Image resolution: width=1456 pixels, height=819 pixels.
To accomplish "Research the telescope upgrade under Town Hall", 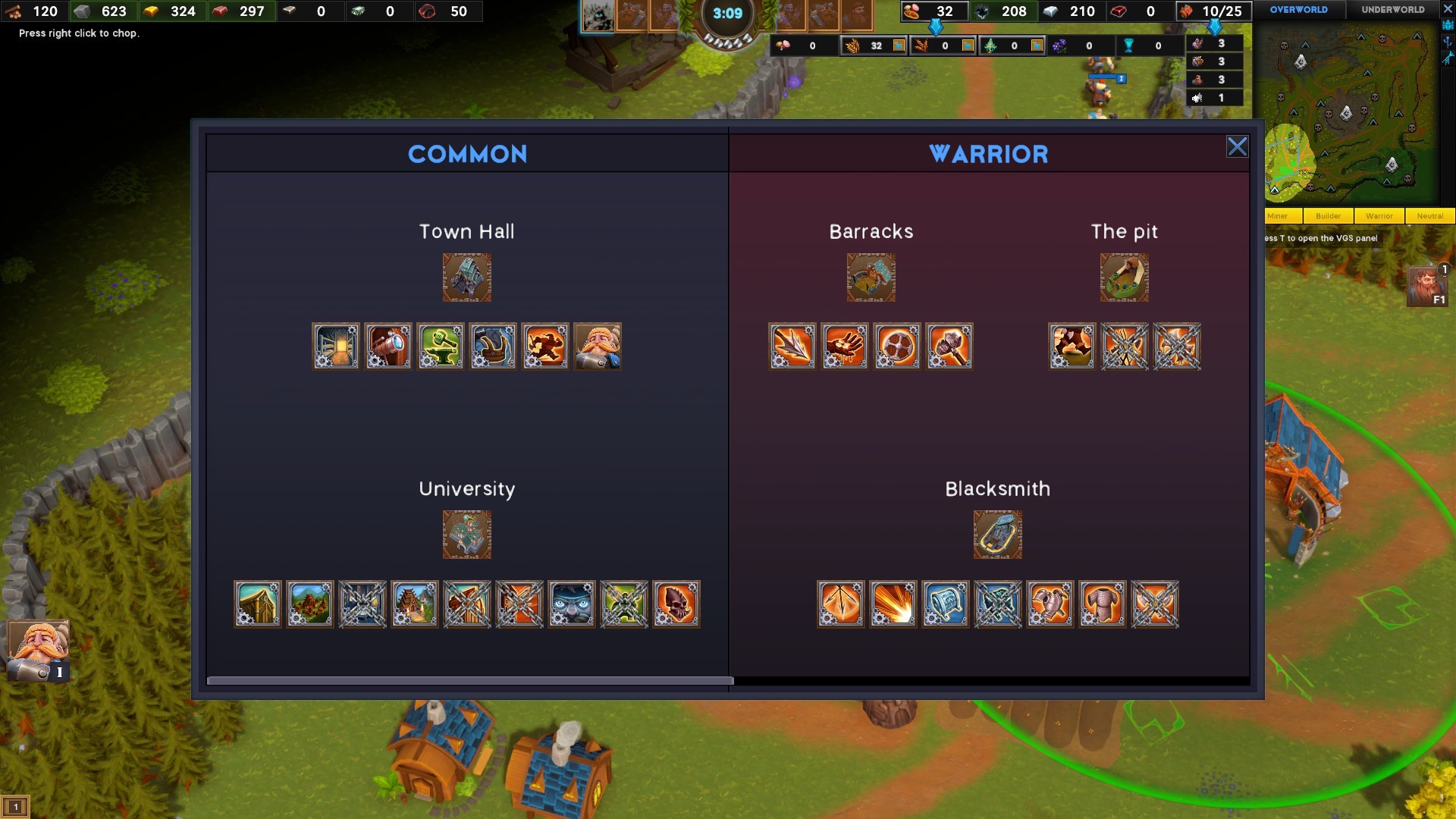I will pyautogui.click(x=388, y=347).
